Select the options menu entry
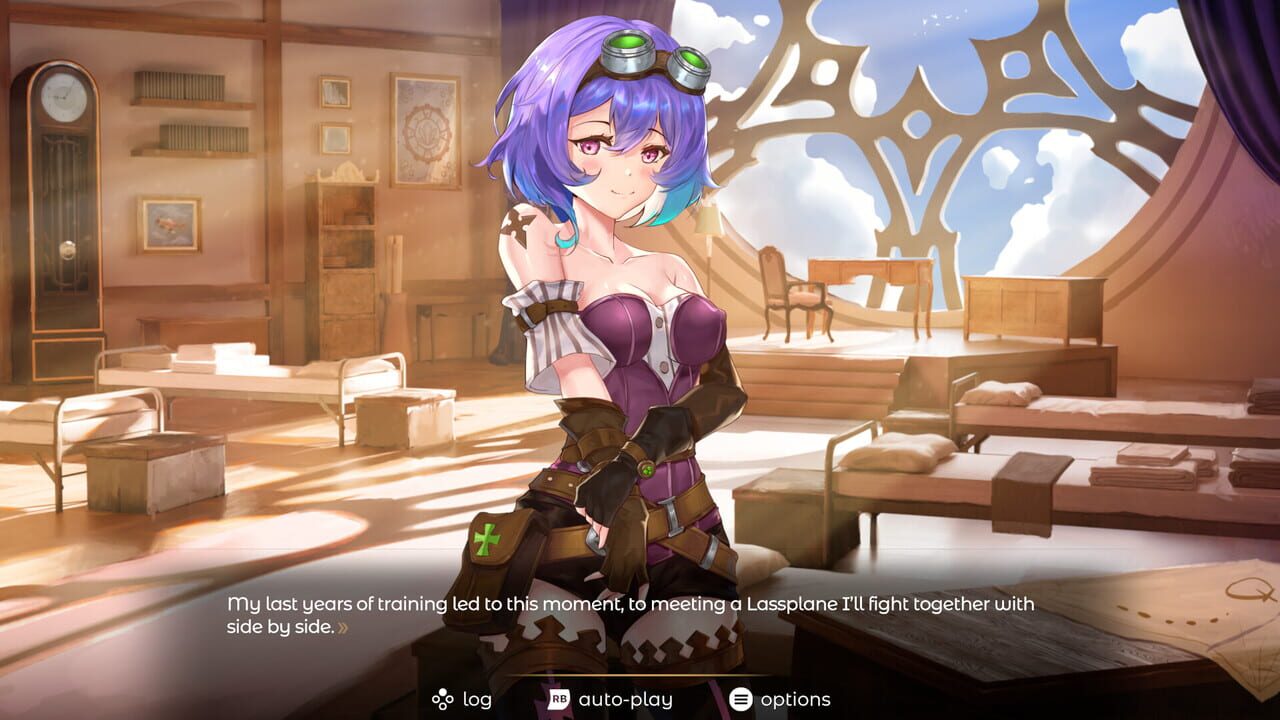1280x720 pixels. tap(798, 697)
